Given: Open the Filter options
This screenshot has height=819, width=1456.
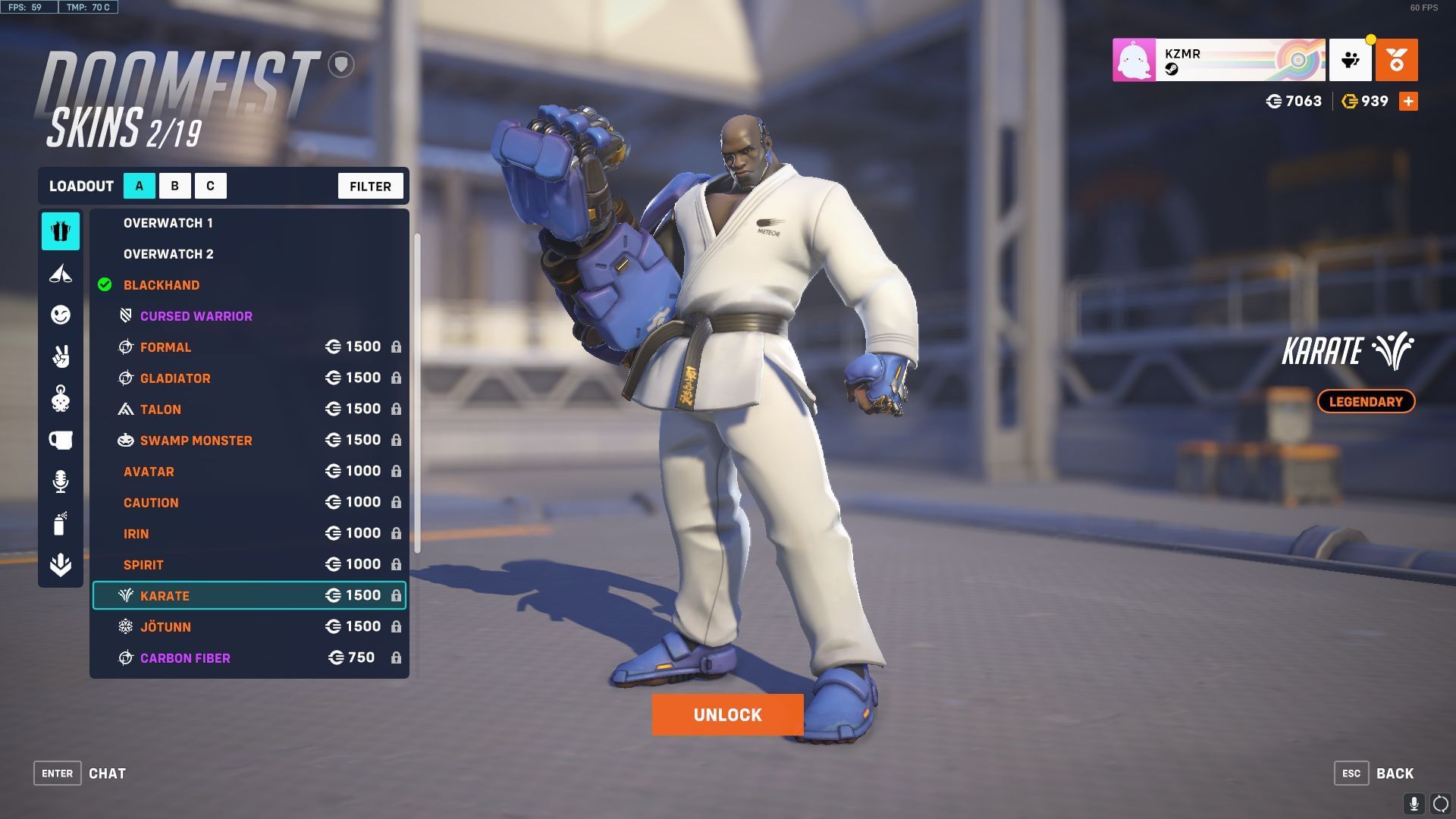Looking at the screenshot, I should pyautogui.click(x=370, y=185).
